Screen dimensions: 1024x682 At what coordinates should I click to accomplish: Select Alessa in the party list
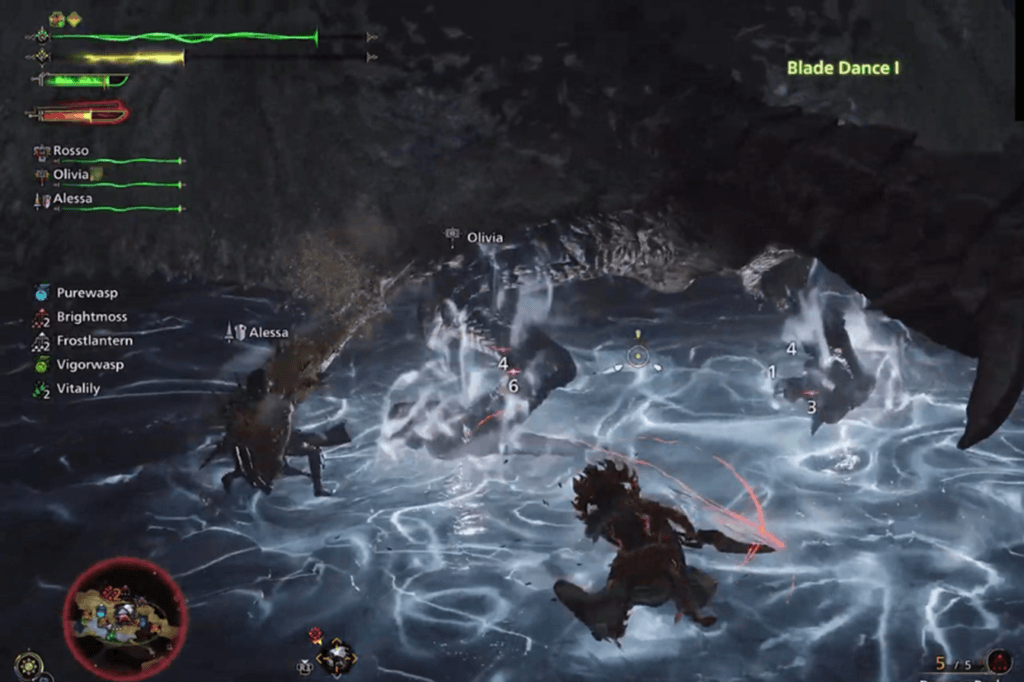point(73,199)
